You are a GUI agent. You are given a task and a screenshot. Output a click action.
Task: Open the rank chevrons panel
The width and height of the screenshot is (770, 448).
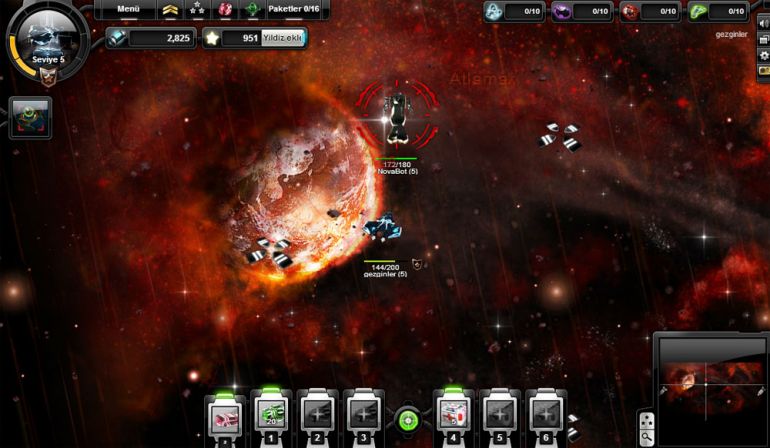point(171,10)
